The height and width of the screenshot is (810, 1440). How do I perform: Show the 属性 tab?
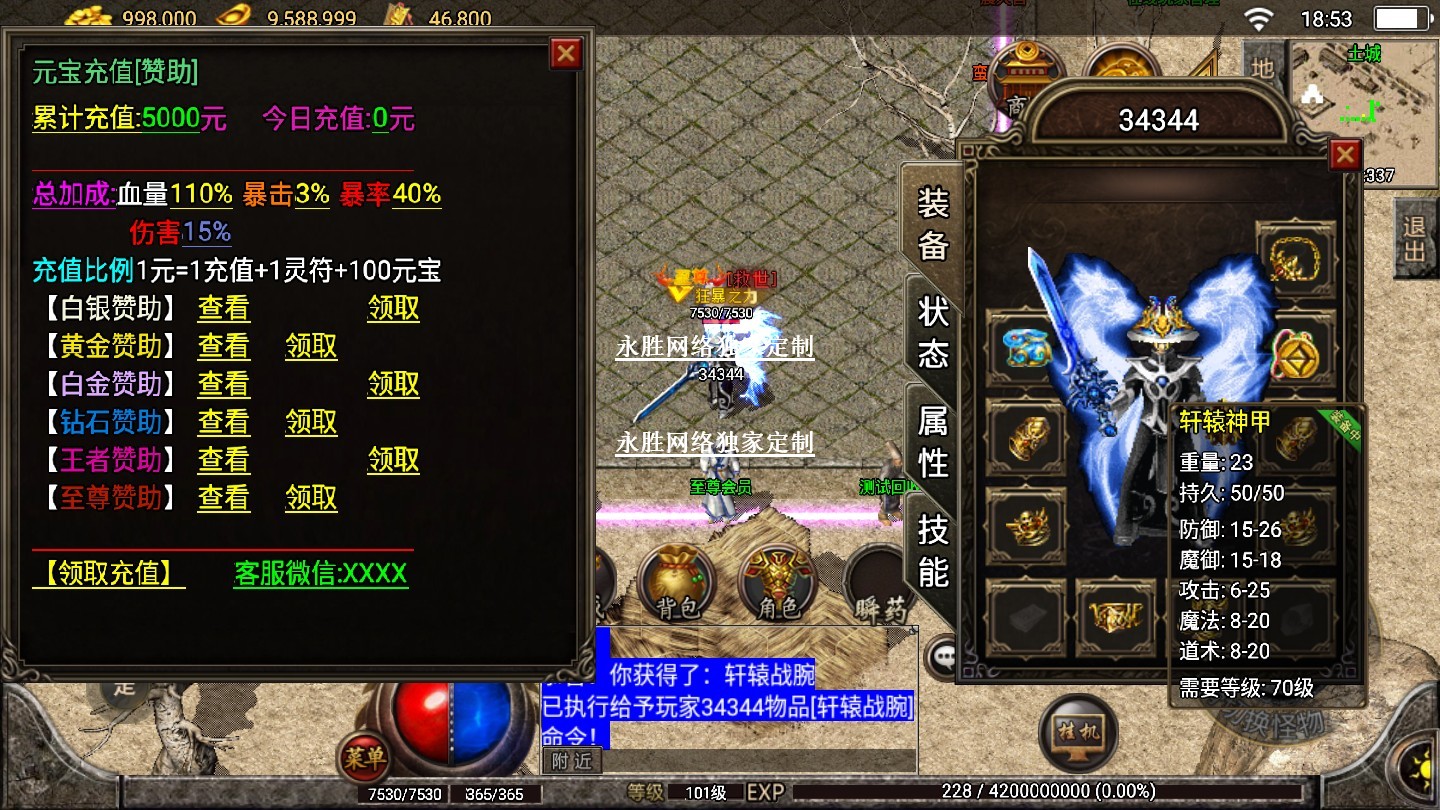(932, 442)
